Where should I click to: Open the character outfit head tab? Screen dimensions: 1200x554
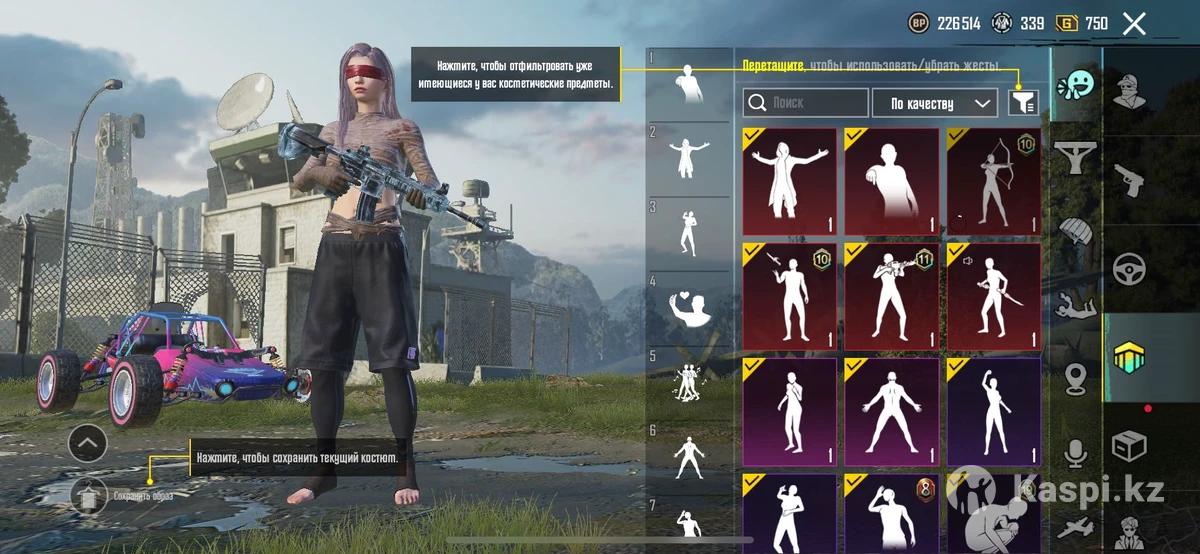click(x=1130, y=92)
